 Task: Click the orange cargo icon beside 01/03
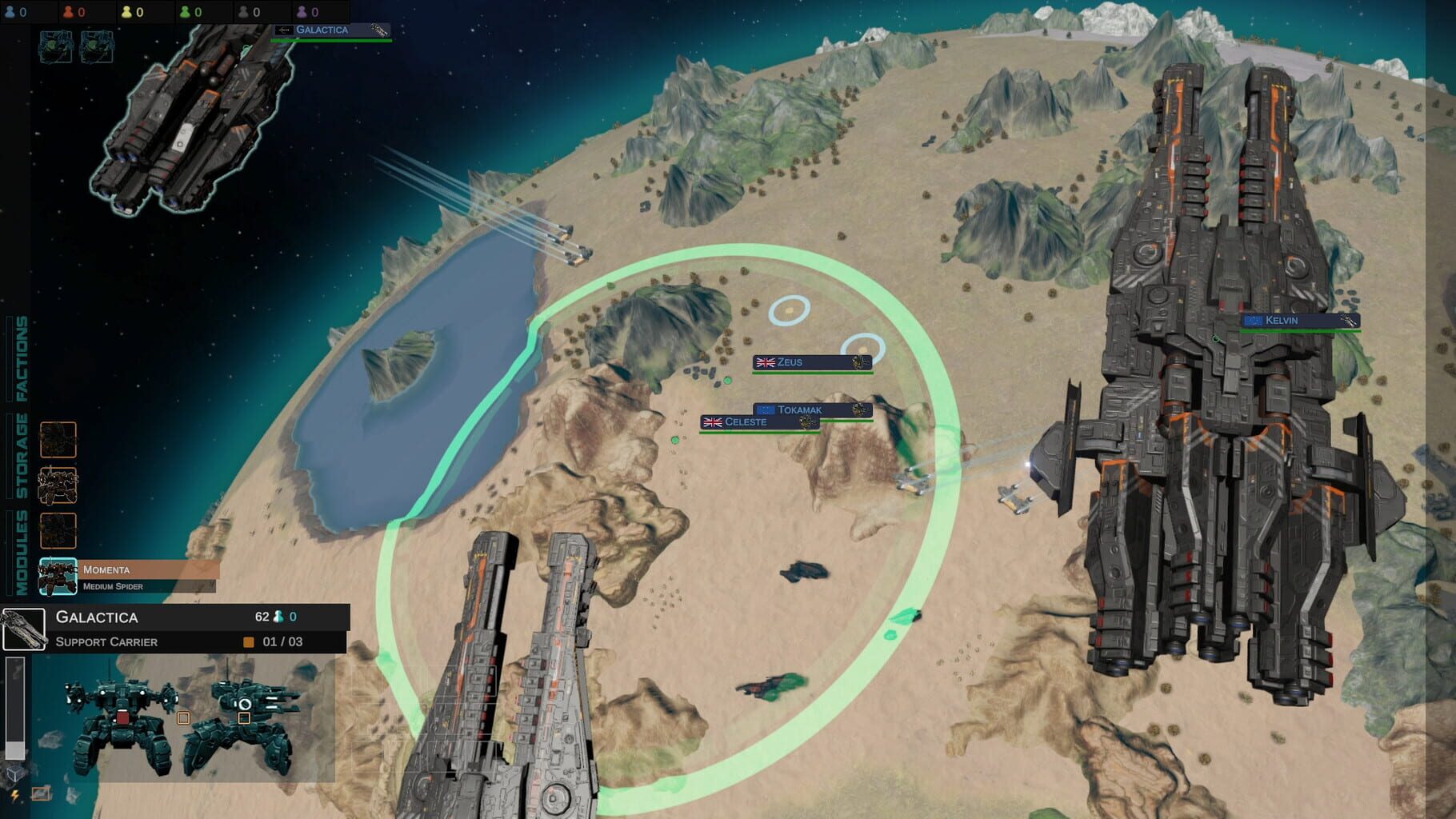(x=247, y=641)
